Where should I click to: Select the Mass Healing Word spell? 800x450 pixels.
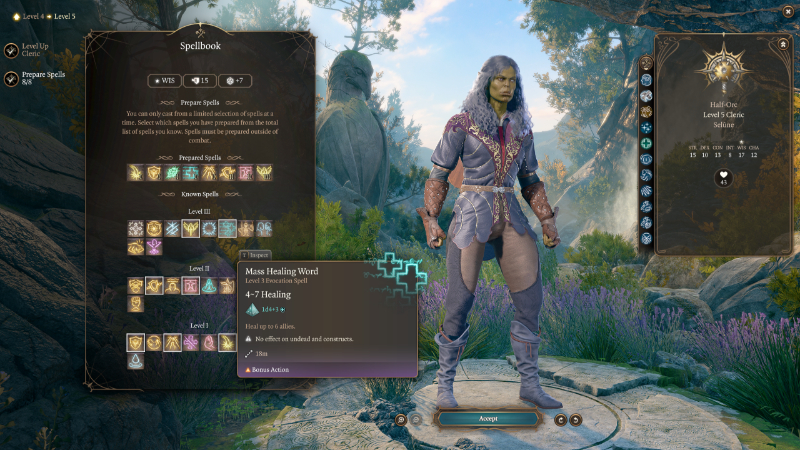pyautogui.click(x=227, y=229)
